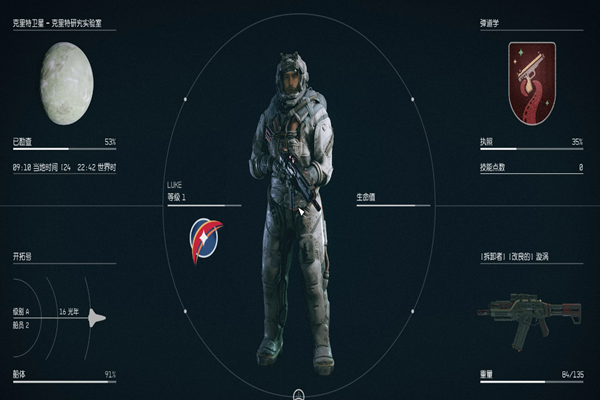
Task: Open the missions icon at the circle's bottom
Action: tap(299, 393)
